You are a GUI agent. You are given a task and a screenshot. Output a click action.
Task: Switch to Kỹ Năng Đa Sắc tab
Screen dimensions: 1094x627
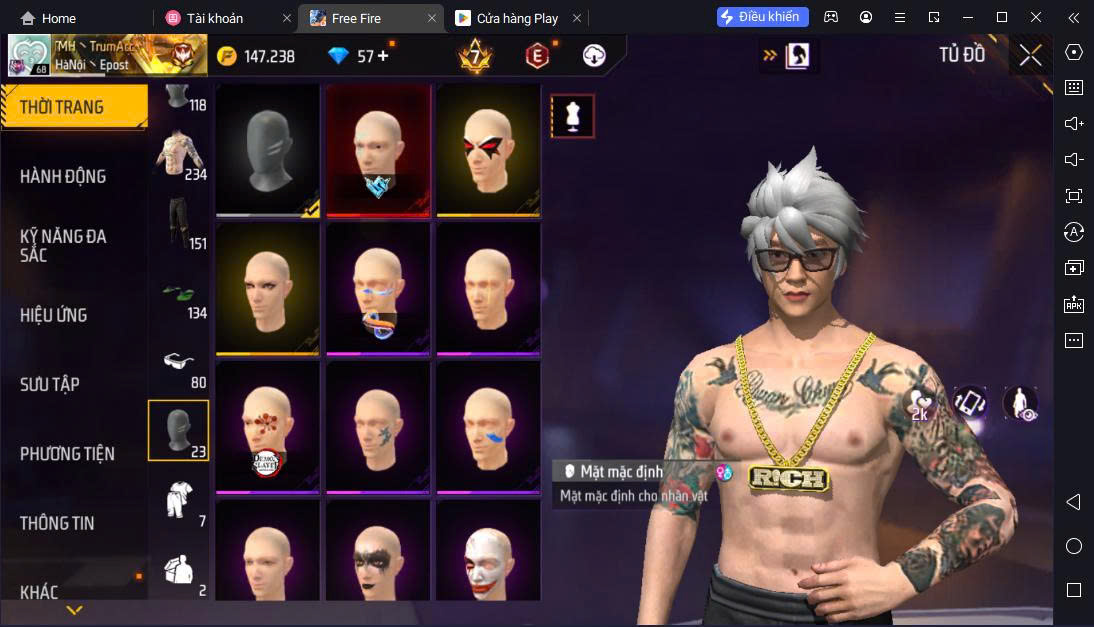pos(63,245)
